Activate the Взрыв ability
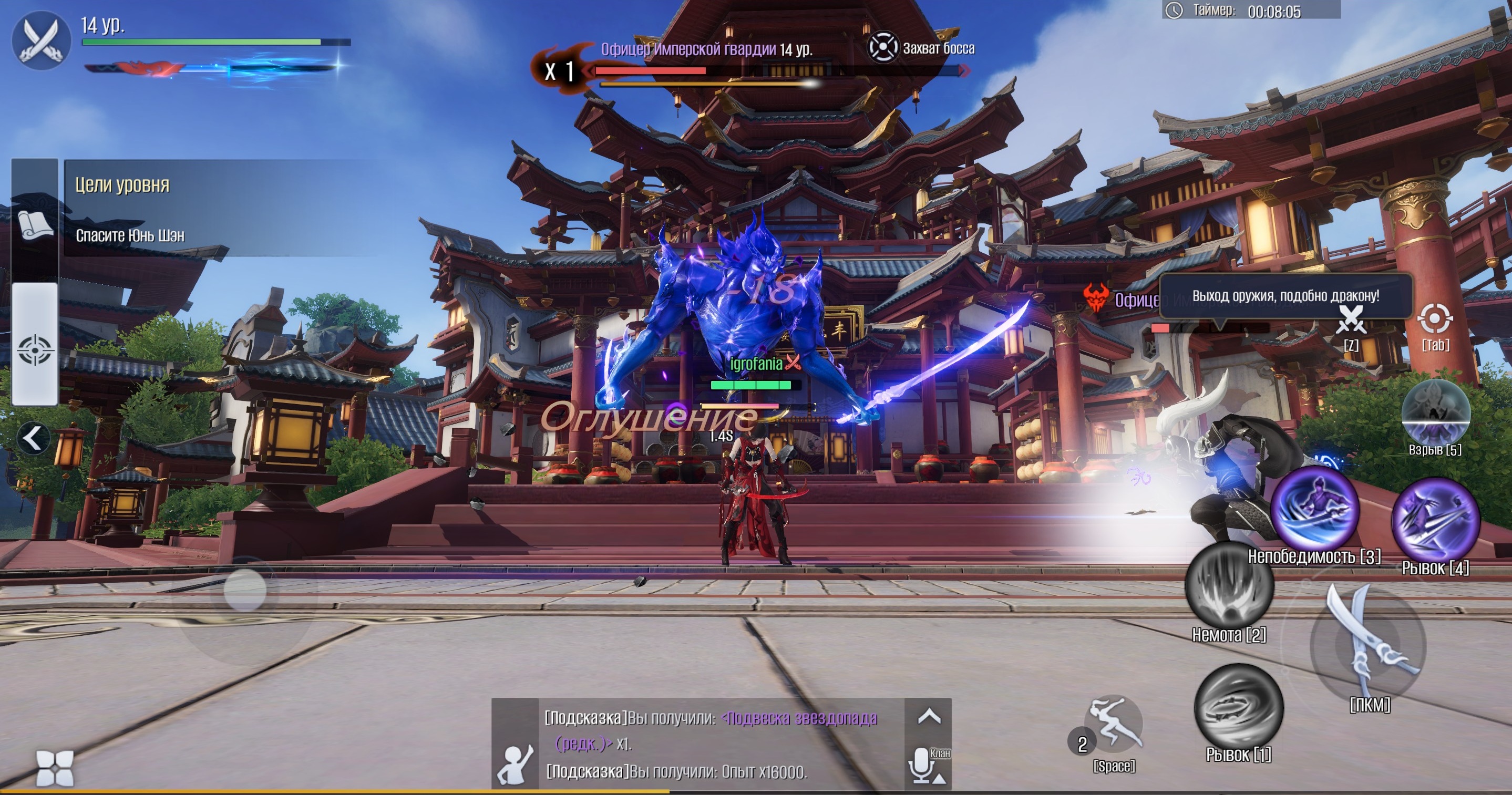1512x795 pixels. pyautogui.click(x=1435, y=412)
